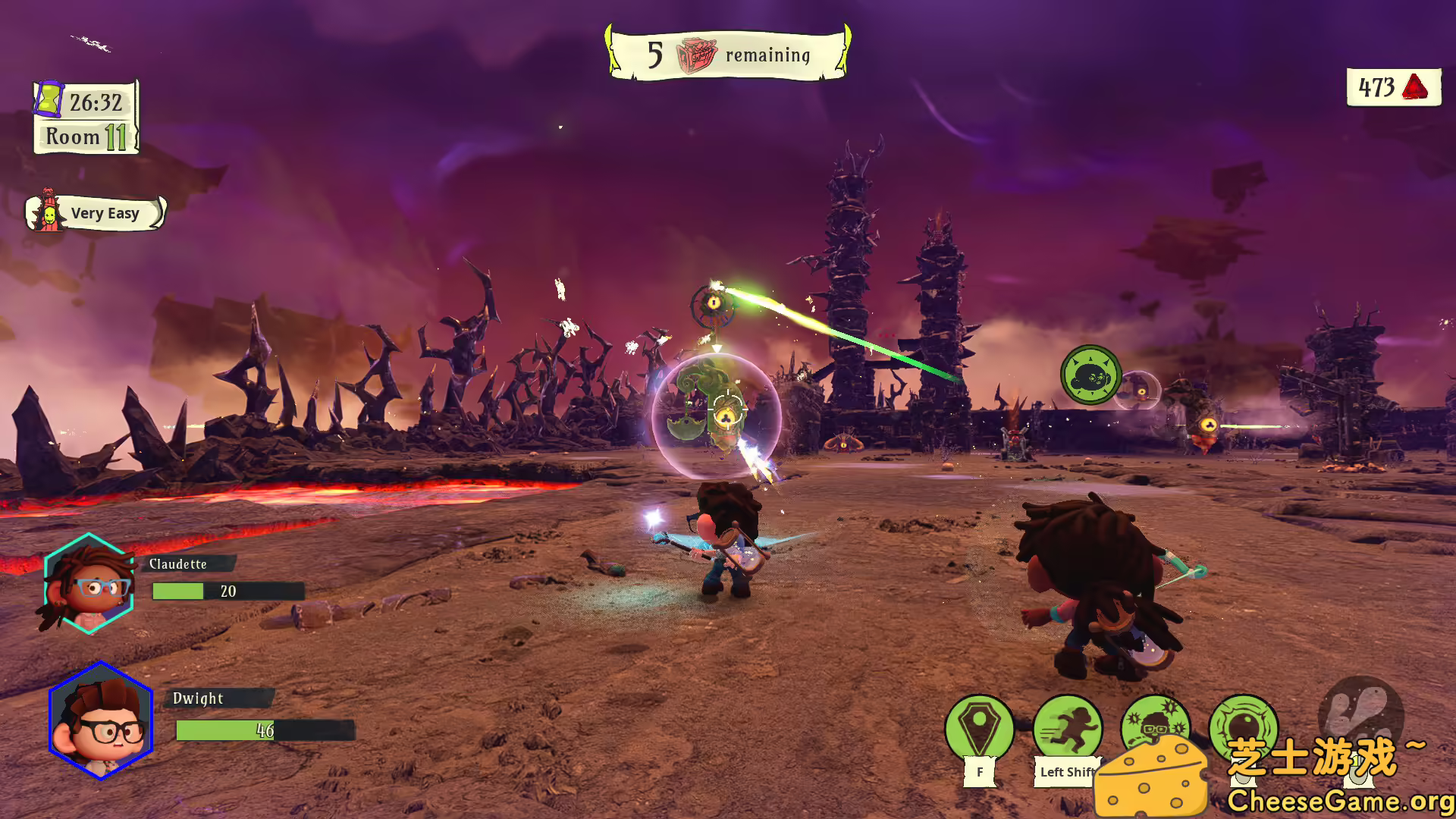Open the red gem currency counter
This screenshot has width=1456, height=819.
tap(1393, 87)
